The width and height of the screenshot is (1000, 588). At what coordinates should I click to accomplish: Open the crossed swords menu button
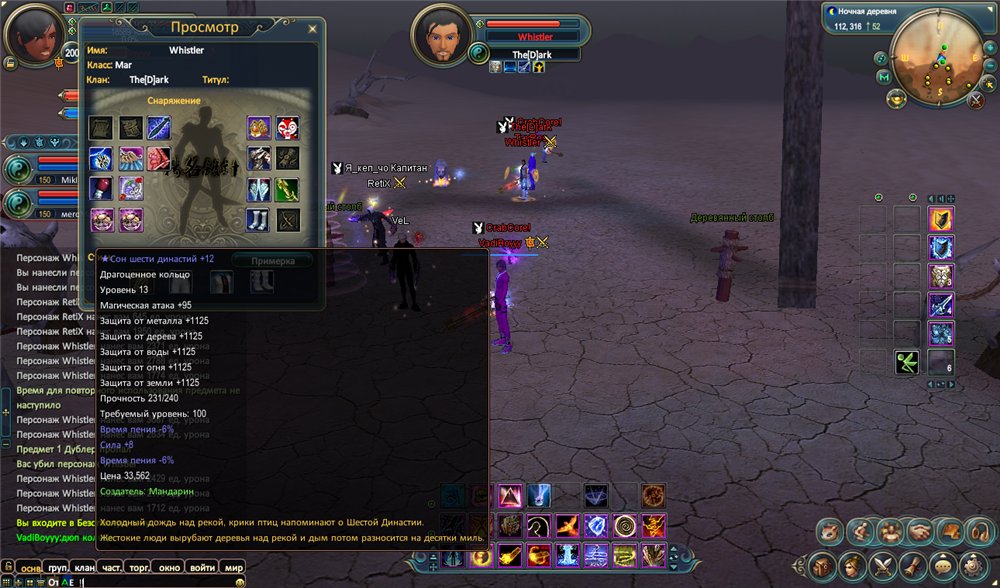885,565
